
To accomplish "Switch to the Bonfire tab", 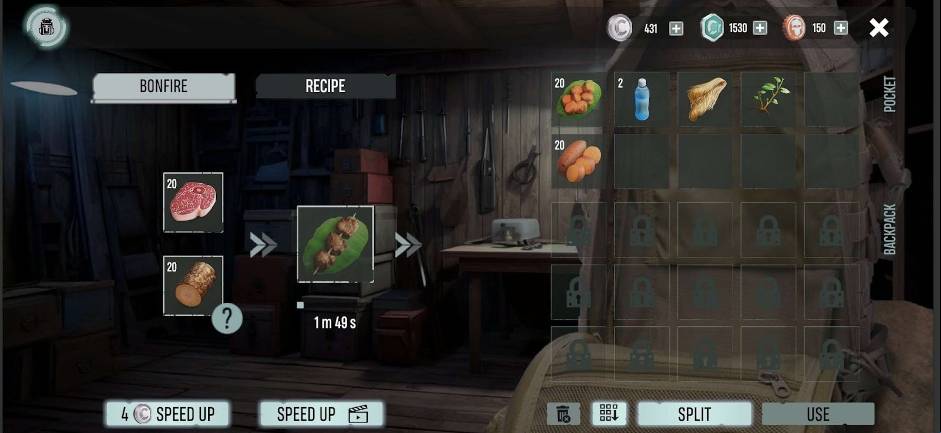I will tap(164, 86).
